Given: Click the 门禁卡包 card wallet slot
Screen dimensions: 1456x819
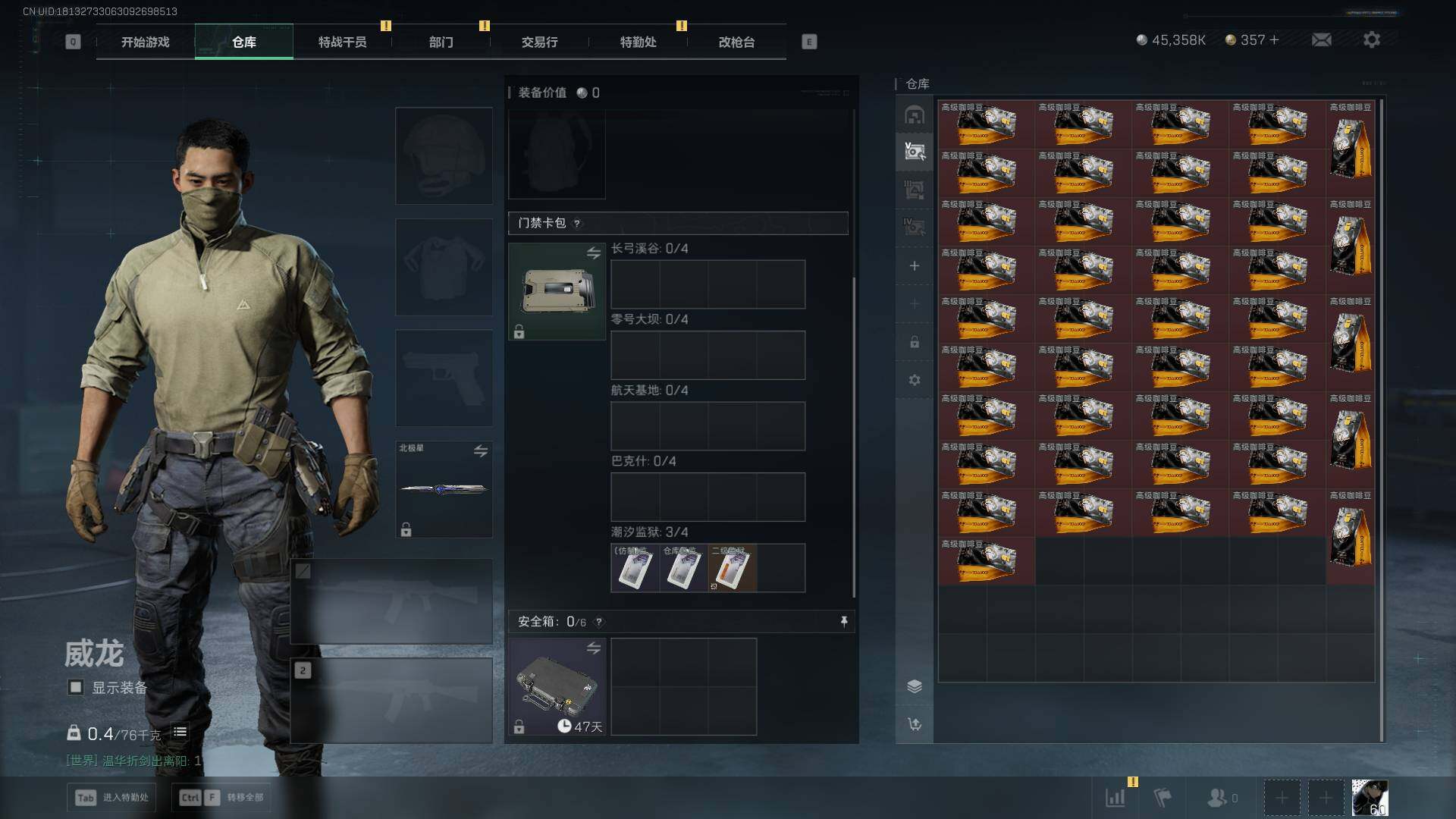Looking at the screenshot, I should coord(557,291).
